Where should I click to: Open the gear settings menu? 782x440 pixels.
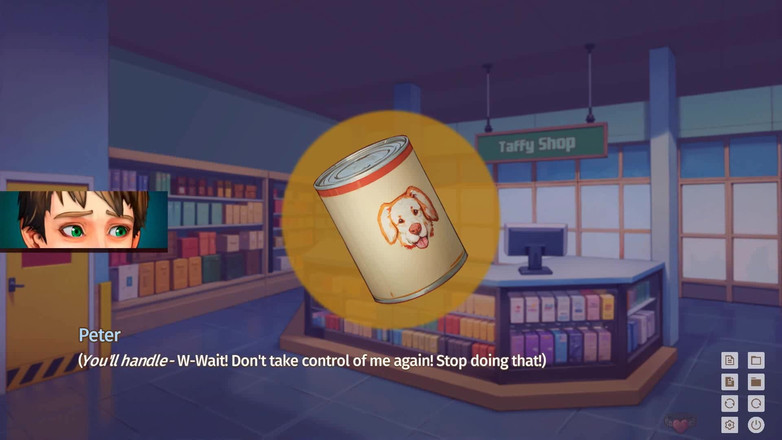tap(730, 425)
